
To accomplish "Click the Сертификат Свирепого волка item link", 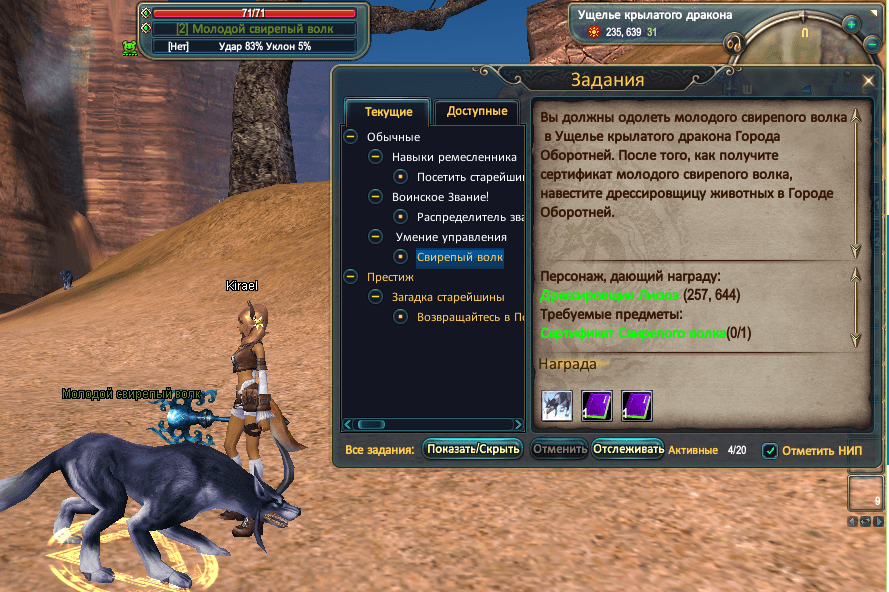I will point(632,333).
